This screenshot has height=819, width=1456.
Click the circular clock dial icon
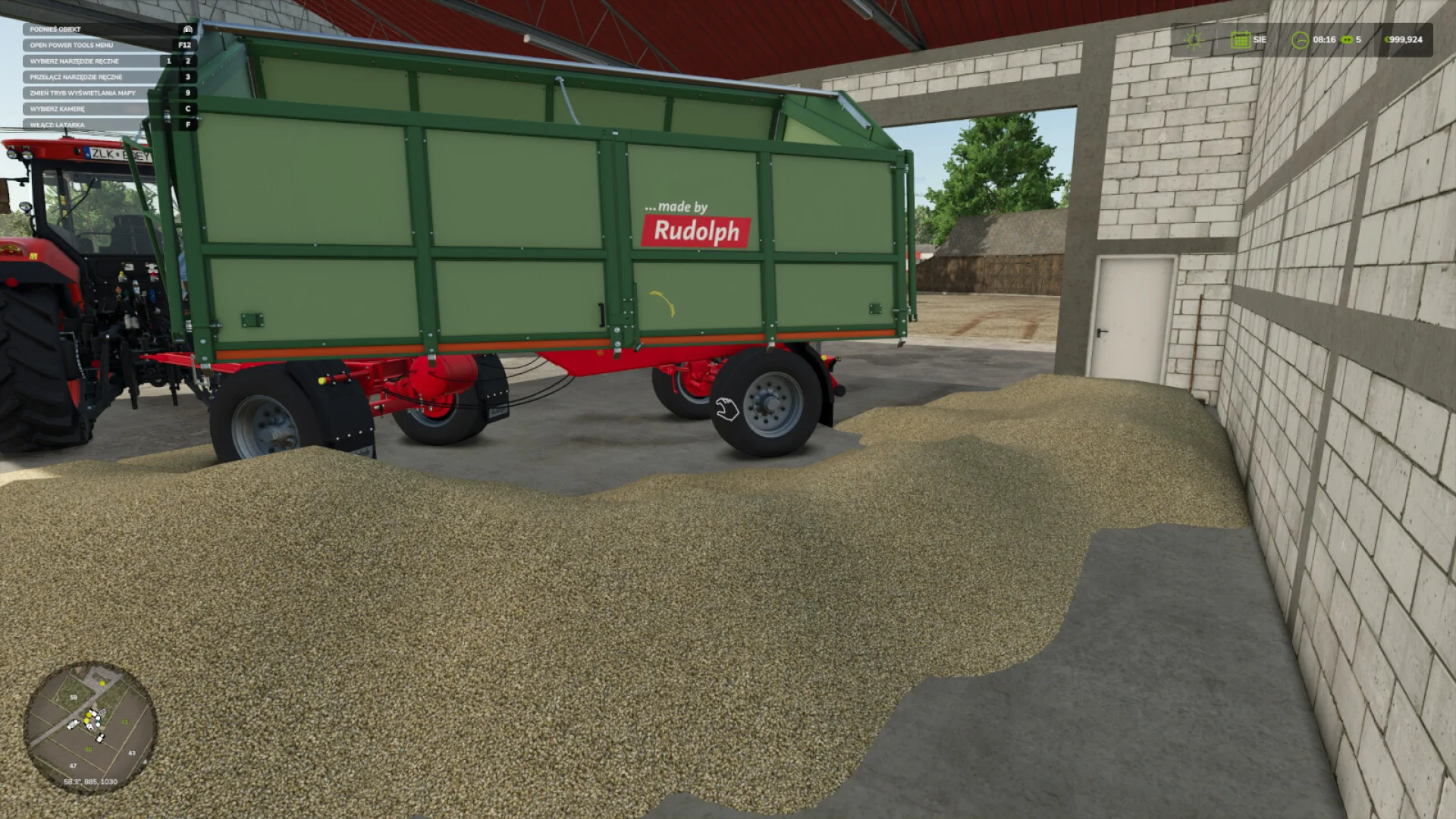click(1301, 39)
